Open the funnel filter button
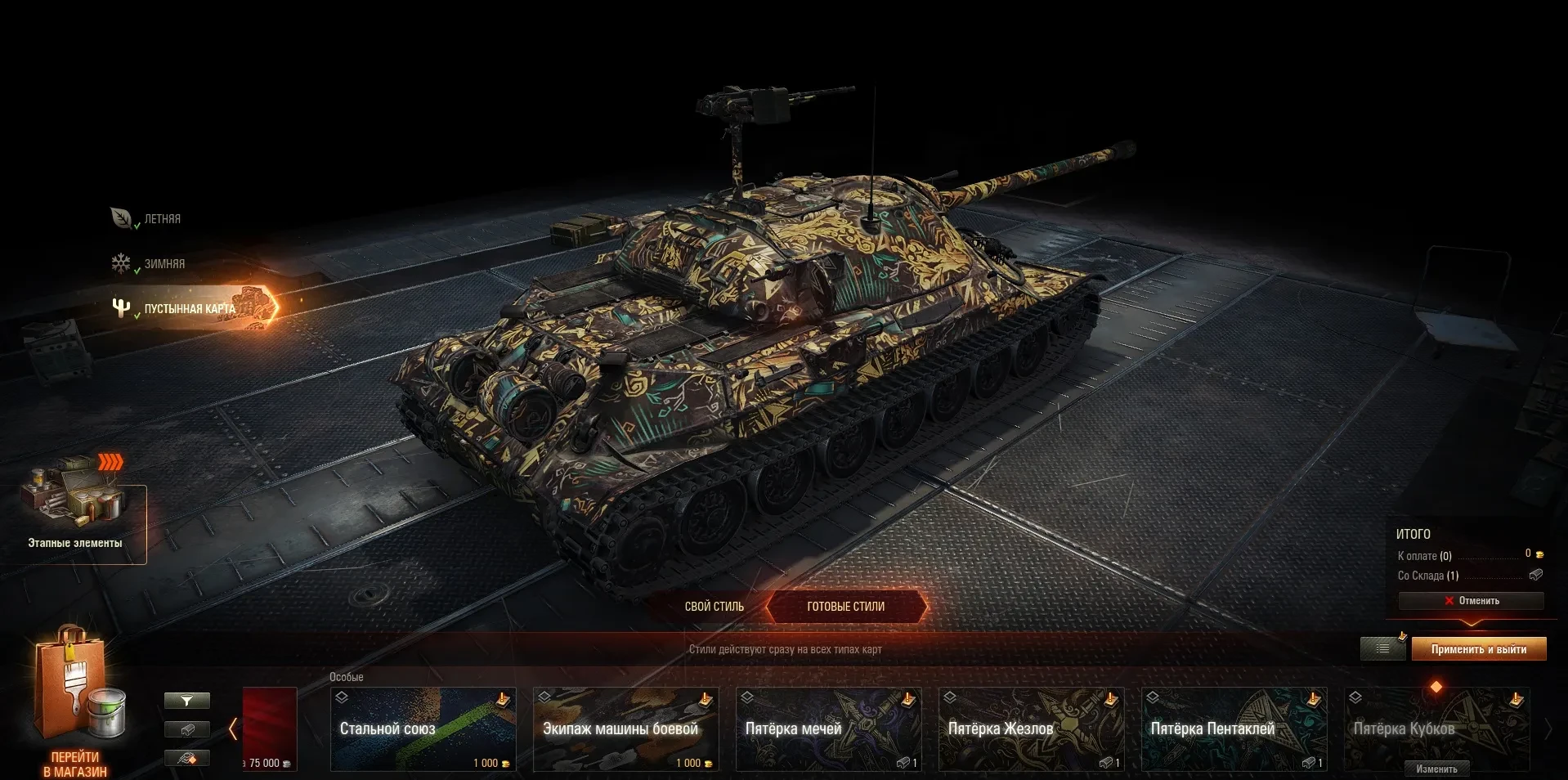 pyautogui.click(x=187, y=701)
